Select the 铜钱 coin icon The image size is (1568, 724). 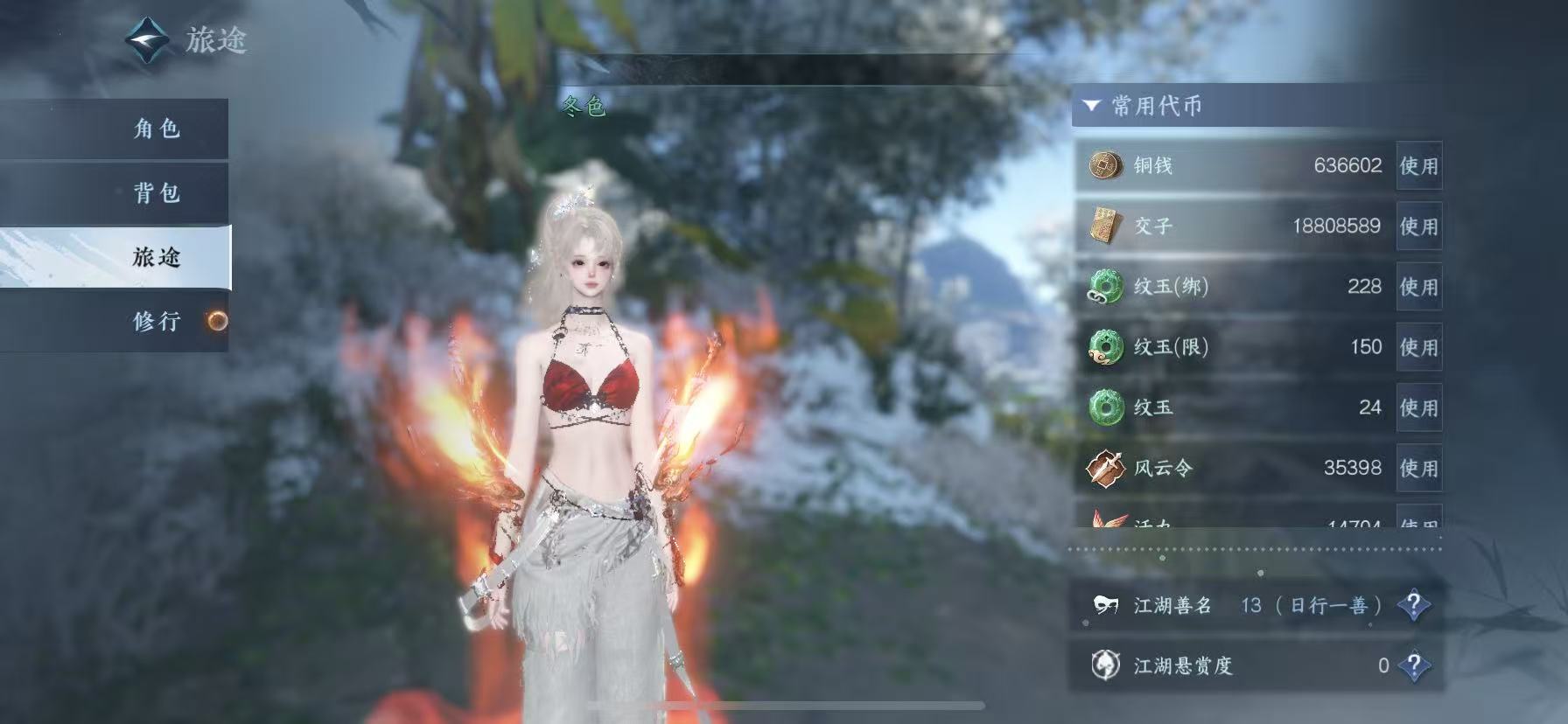point(1106,164)
